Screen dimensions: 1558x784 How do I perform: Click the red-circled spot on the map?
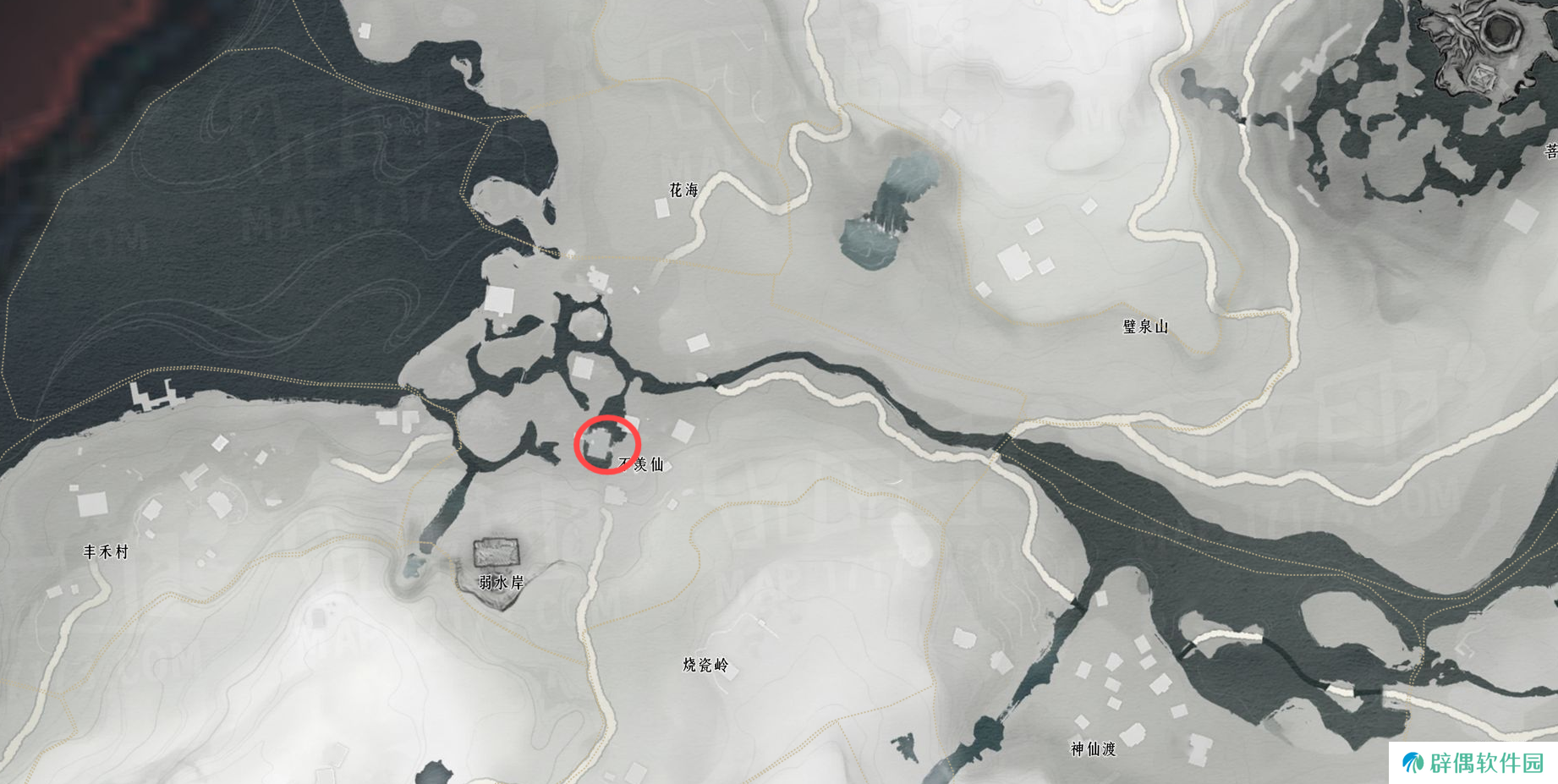pyautogui.click(x=606, y=445)
